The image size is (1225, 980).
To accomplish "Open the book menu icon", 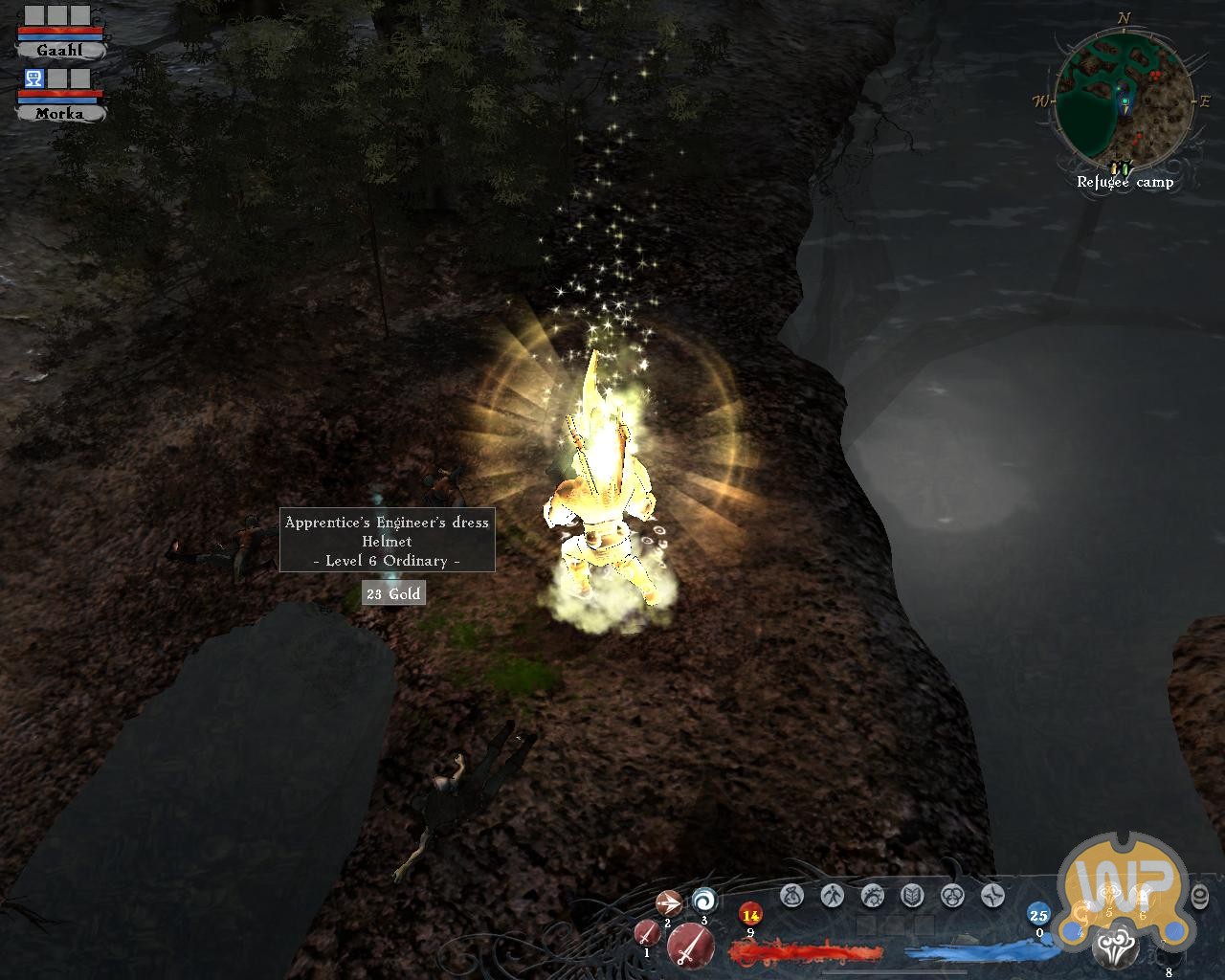I will coord(912,896).
